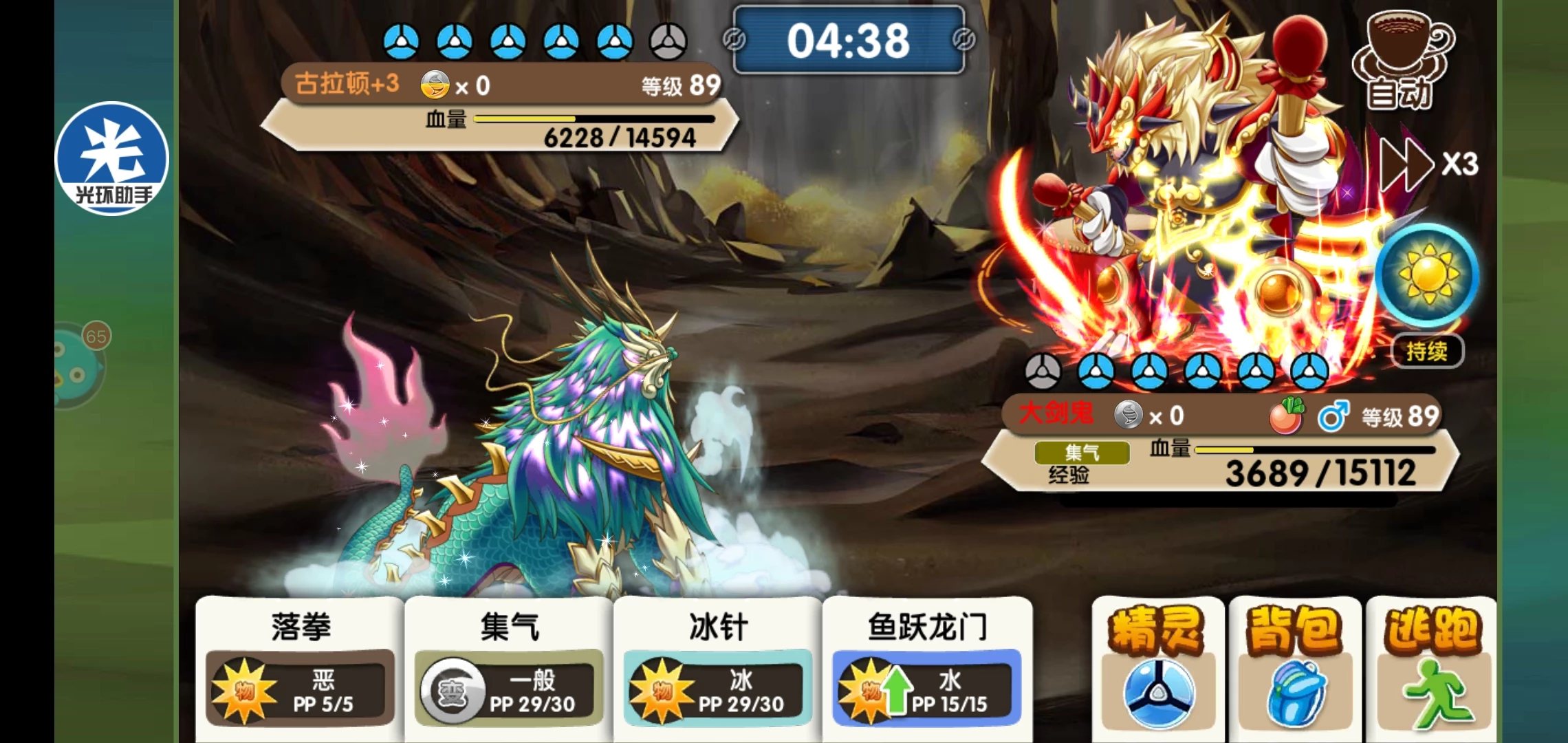Tap 逃跑 to flee the battle
1568x743 pixels.
point(1430,667)
